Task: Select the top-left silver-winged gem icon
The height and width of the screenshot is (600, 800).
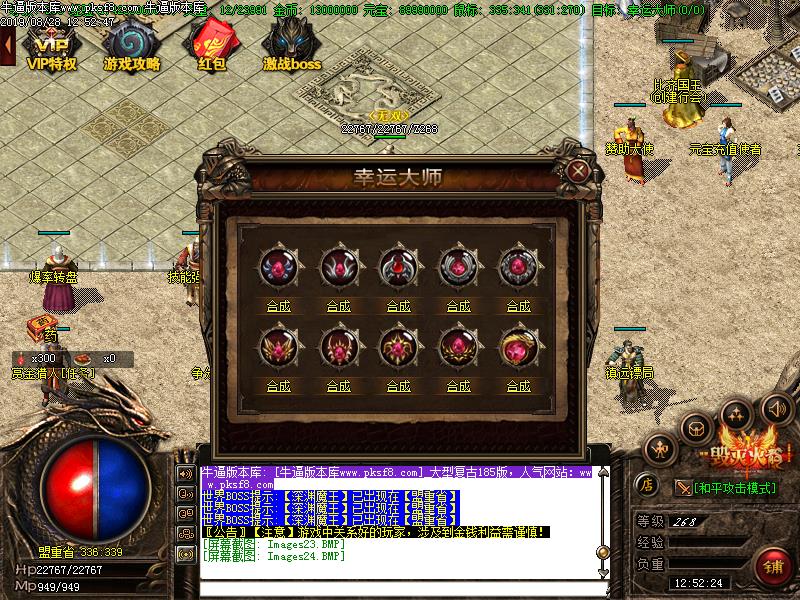Action: point(279,268)
